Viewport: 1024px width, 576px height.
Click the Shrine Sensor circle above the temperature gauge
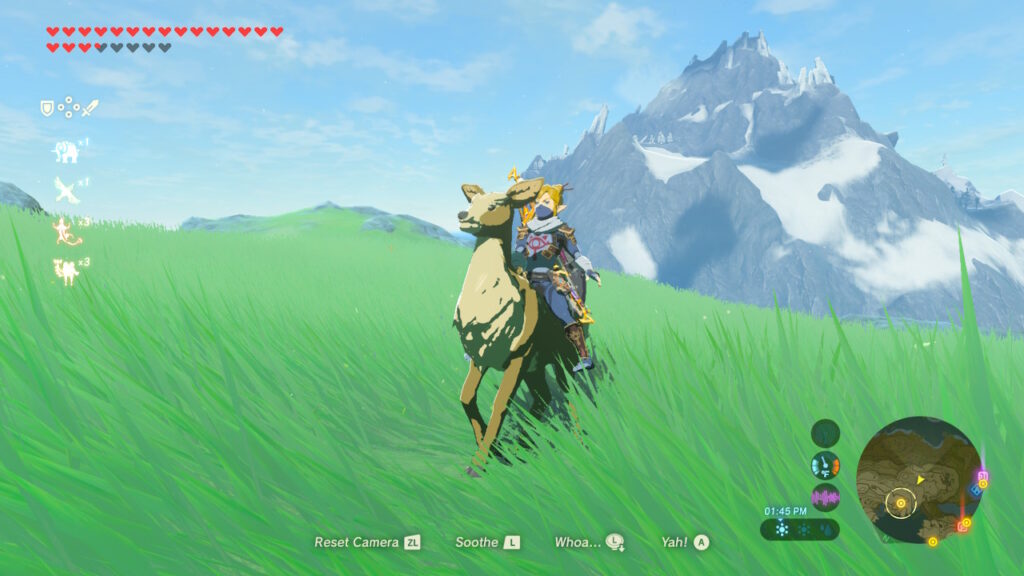(x=825, y=433)
